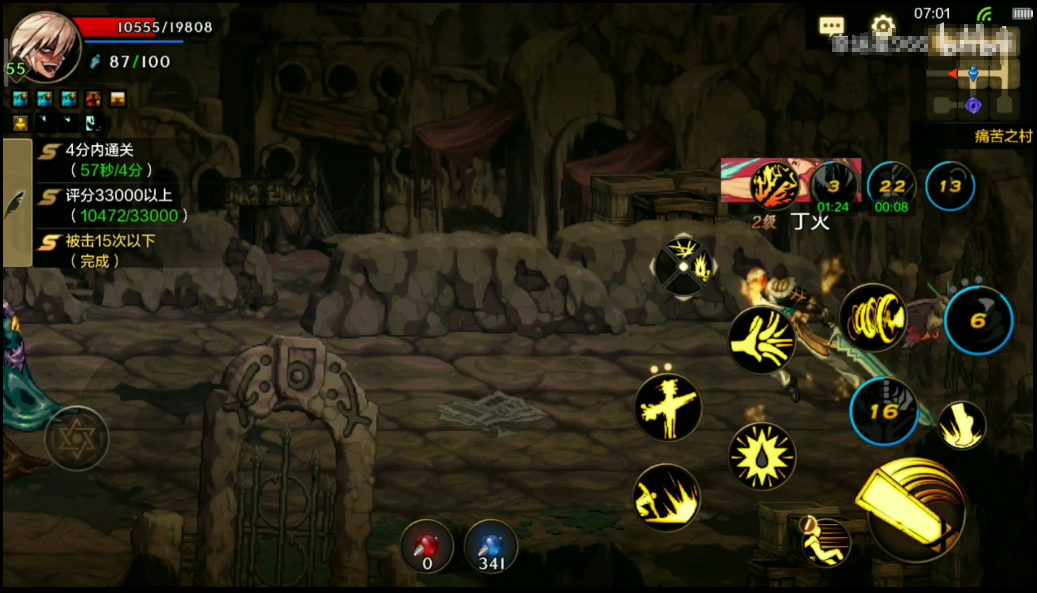Select the skill showing cooldown 16

[883, 411]
